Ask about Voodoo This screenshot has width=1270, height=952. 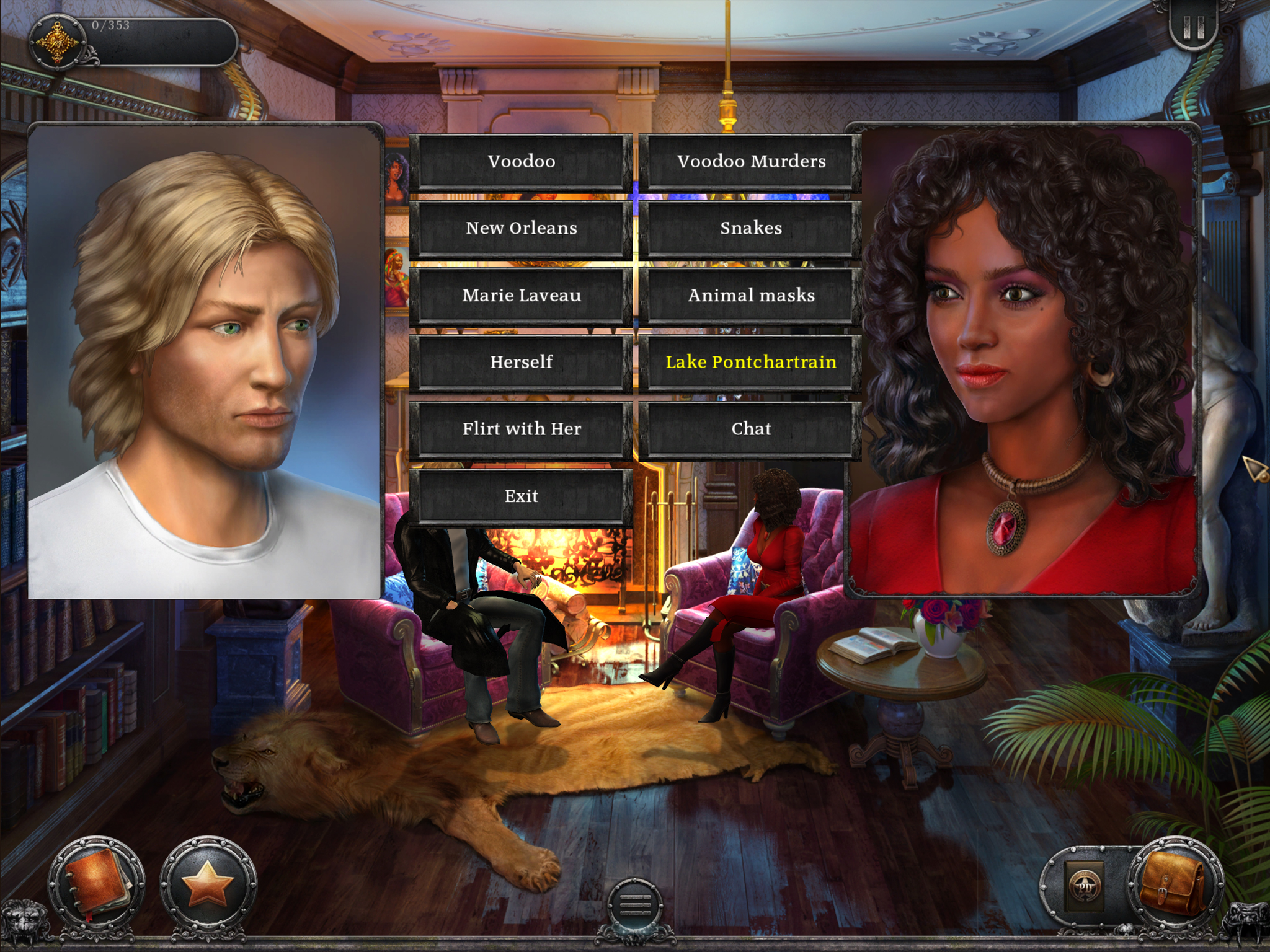(x=522, y=162)
